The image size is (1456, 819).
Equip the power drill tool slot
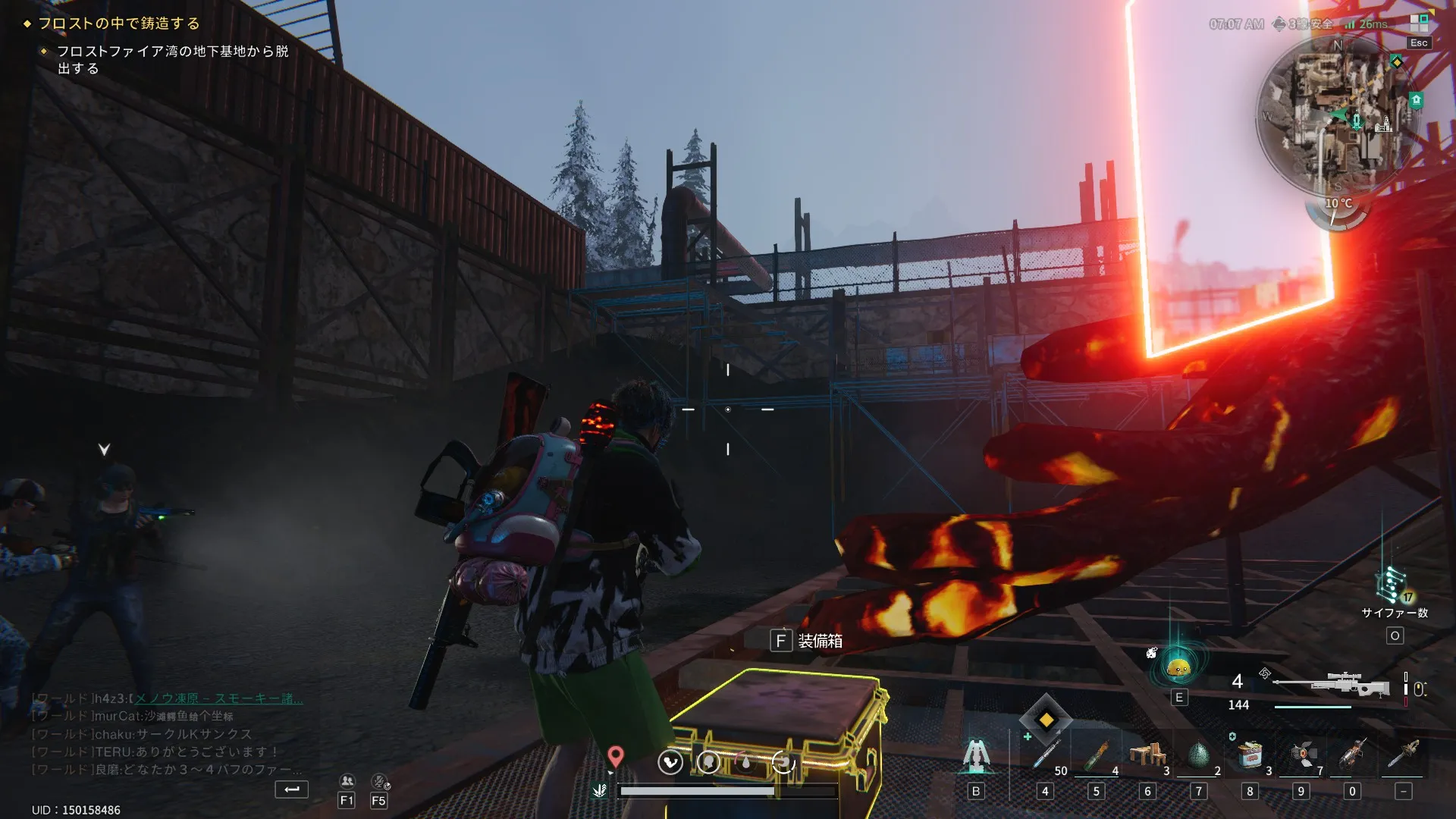pyautogui.click(x=1352, y=755)
